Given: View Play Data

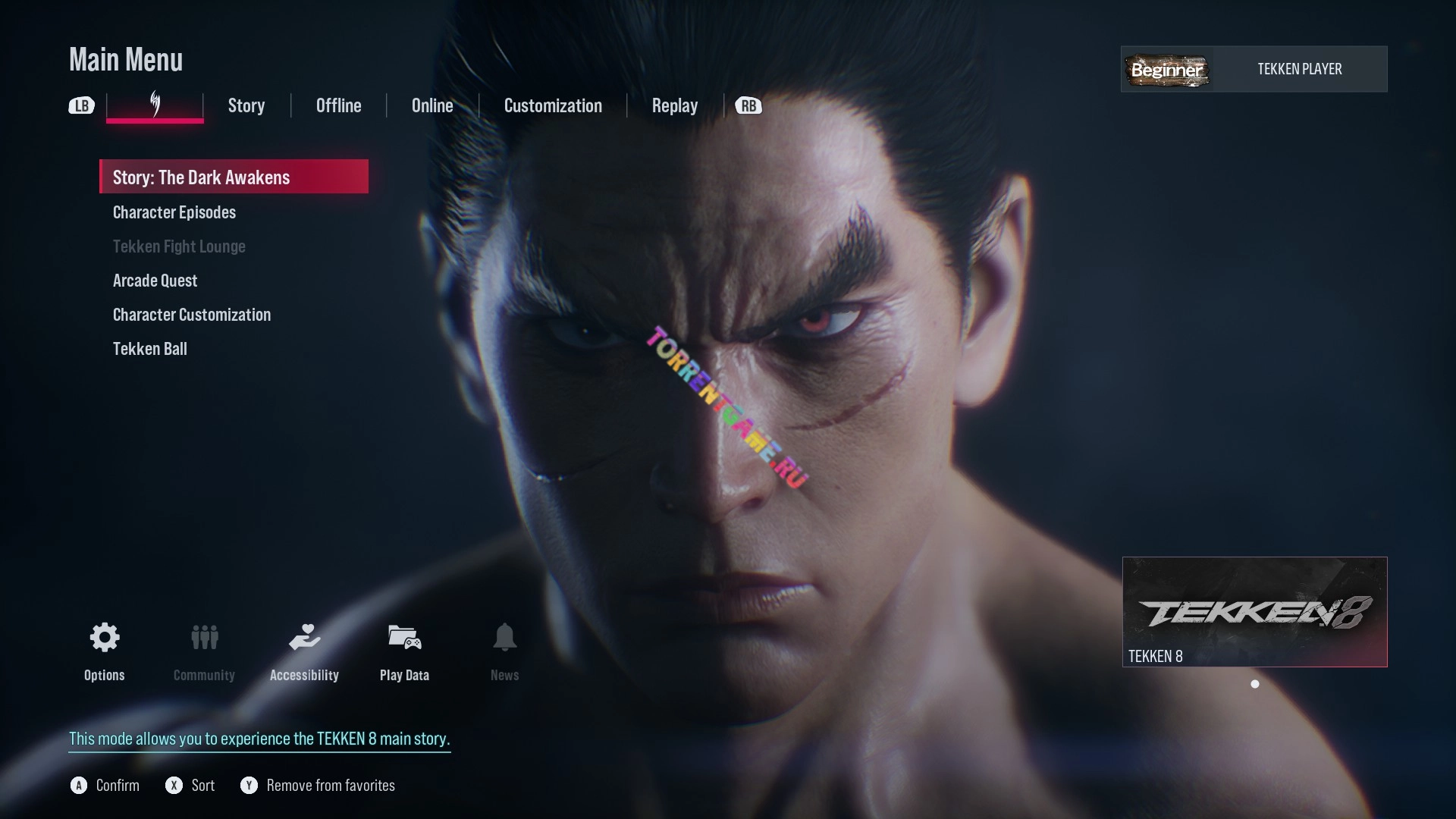Looking at the screenshot, I should (404, 638).
